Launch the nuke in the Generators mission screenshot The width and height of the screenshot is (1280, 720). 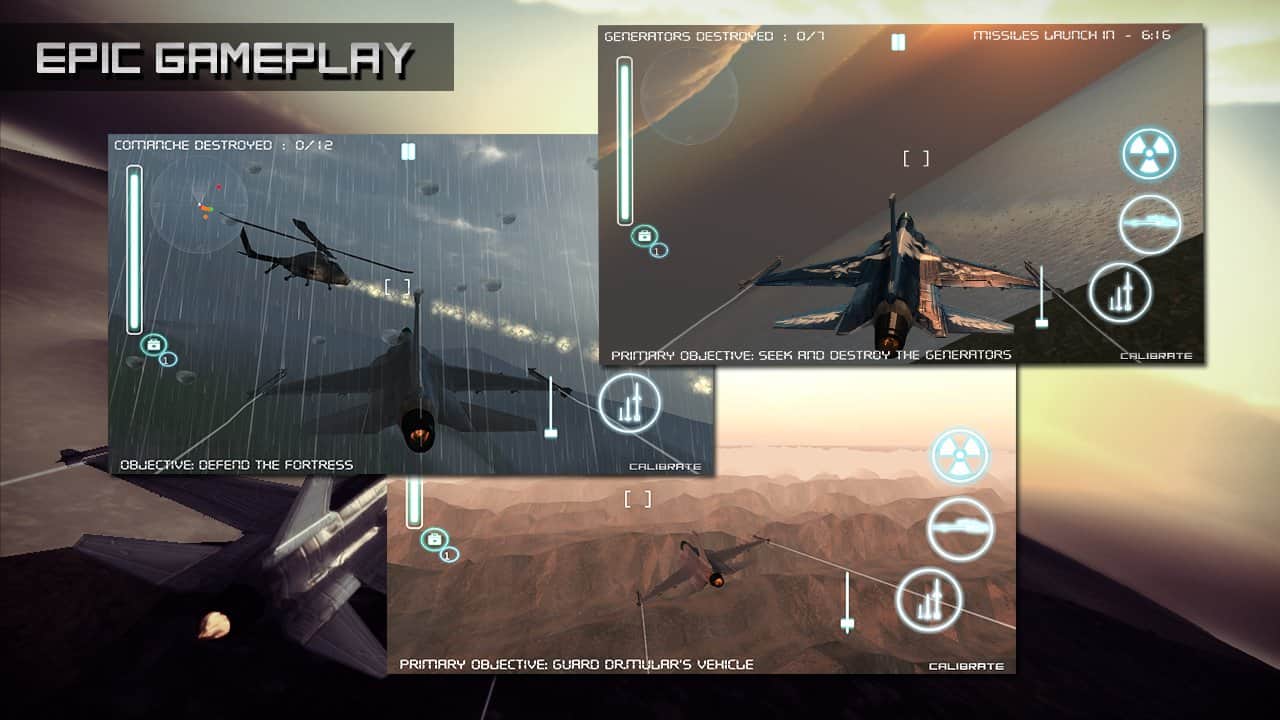(x=1149, y=154)
